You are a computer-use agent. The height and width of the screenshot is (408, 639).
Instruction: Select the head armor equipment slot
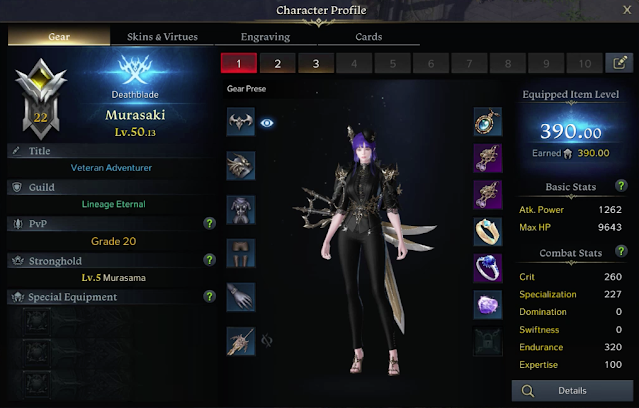click(241, 123)
